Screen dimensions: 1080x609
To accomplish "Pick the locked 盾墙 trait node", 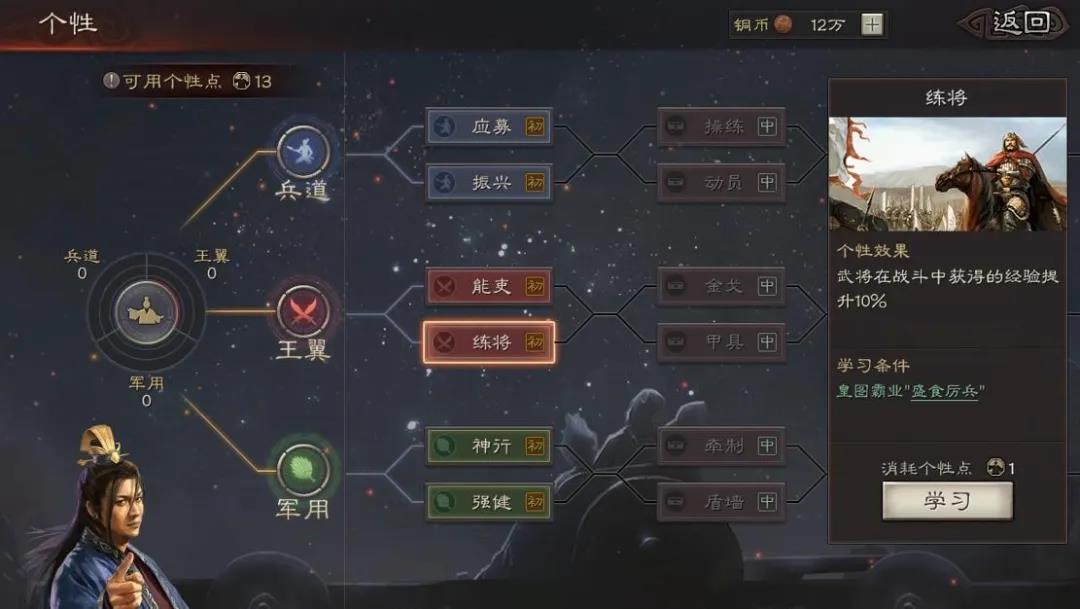I will (x=721, y=502).
